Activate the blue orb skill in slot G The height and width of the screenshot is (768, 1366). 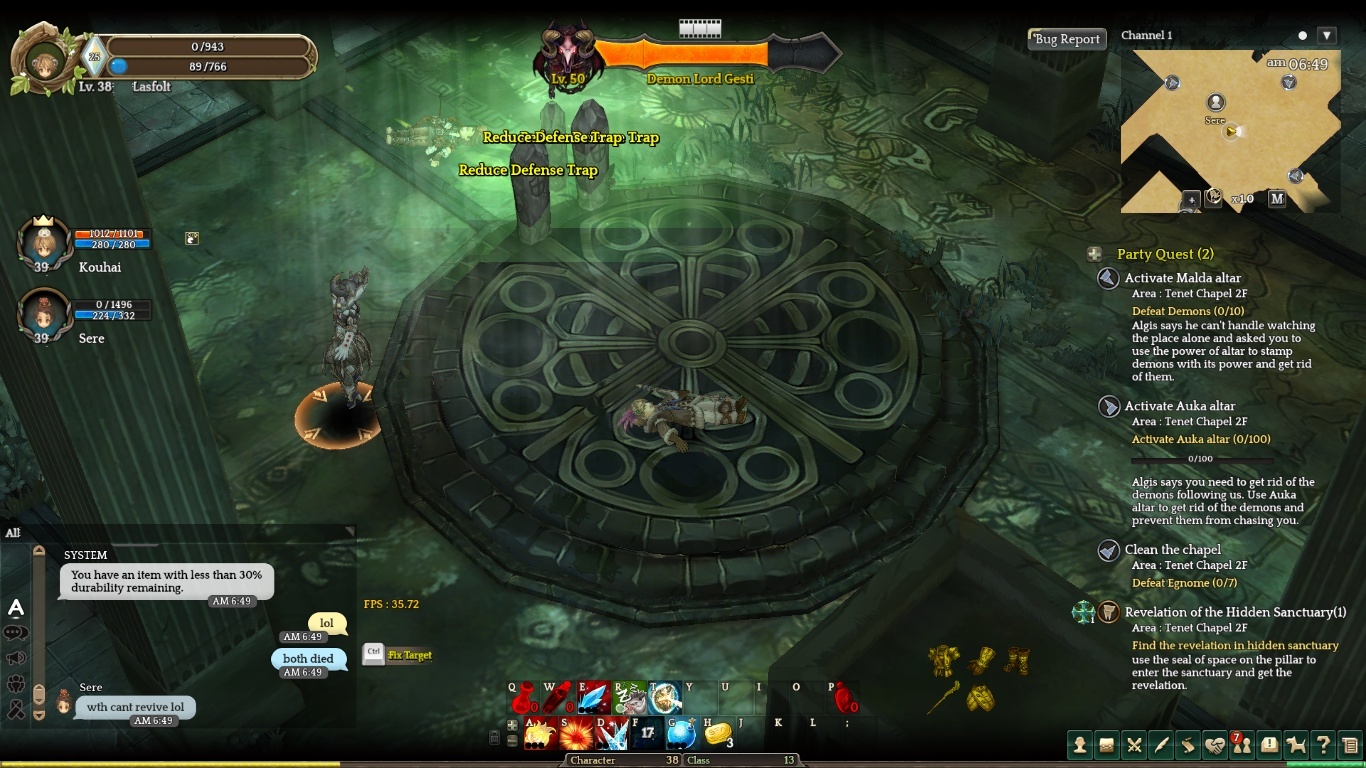(682, 734)
